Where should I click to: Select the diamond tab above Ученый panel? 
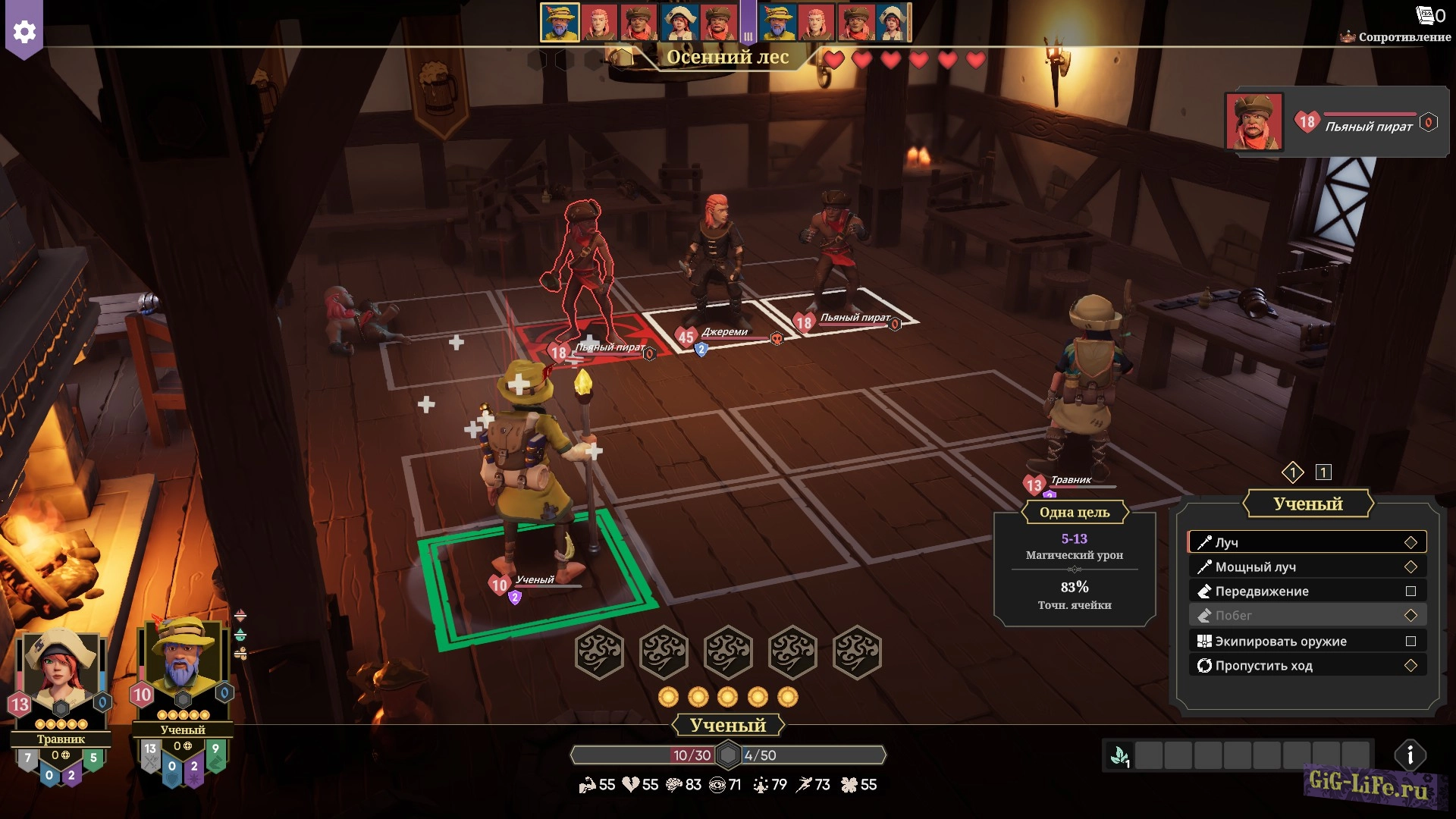[x=1292, y=472]
